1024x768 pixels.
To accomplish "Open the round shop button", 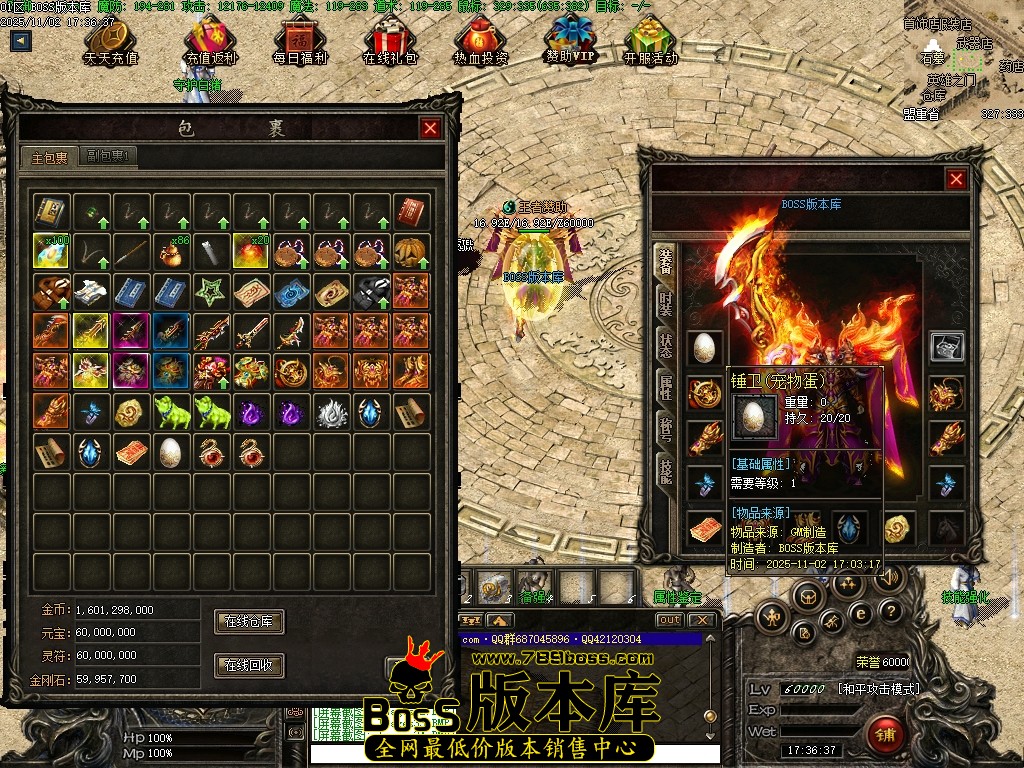I will (x=883, y=731).
